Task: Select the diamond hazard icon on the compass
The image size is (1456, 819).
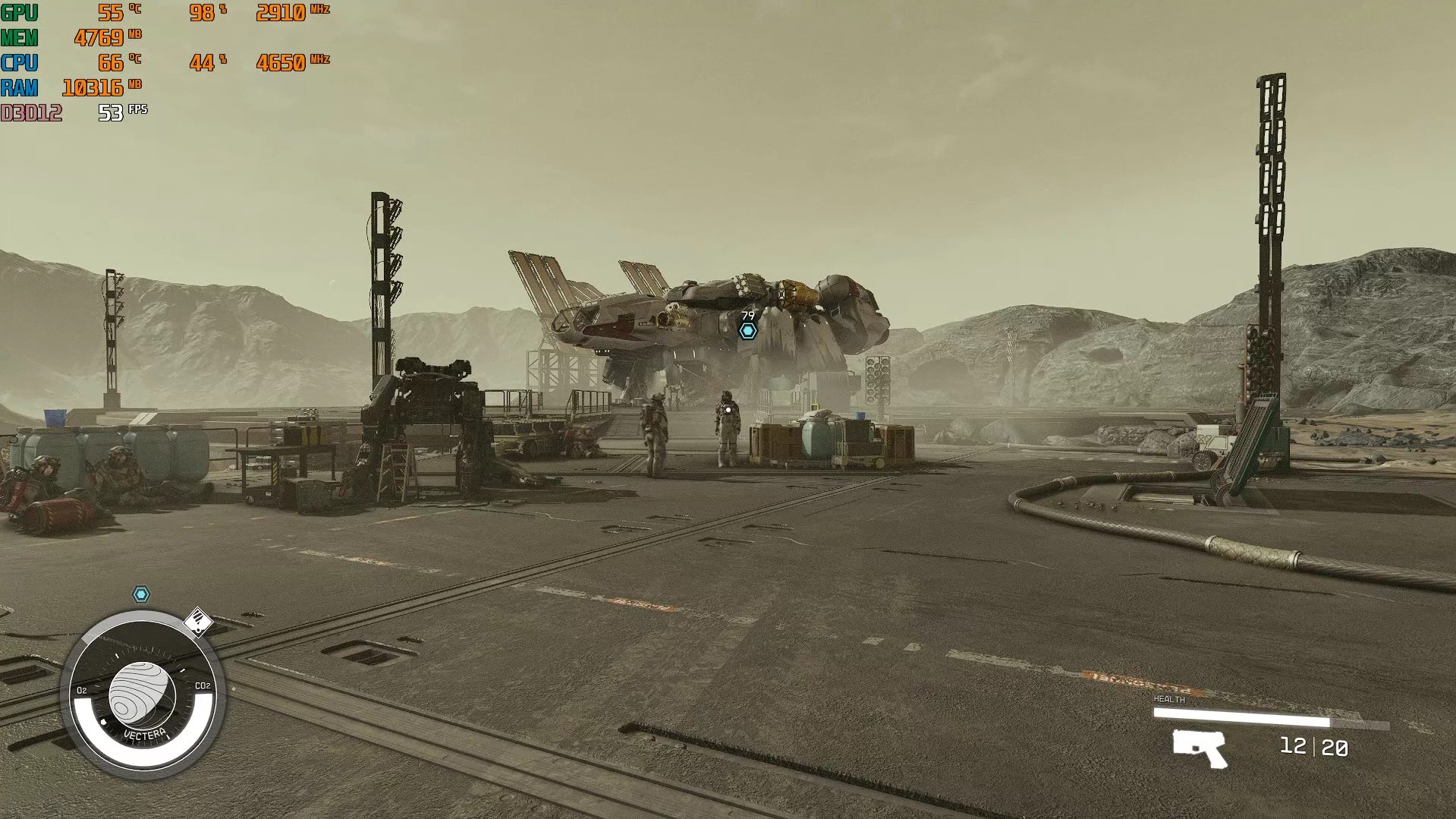Action: 198,622
